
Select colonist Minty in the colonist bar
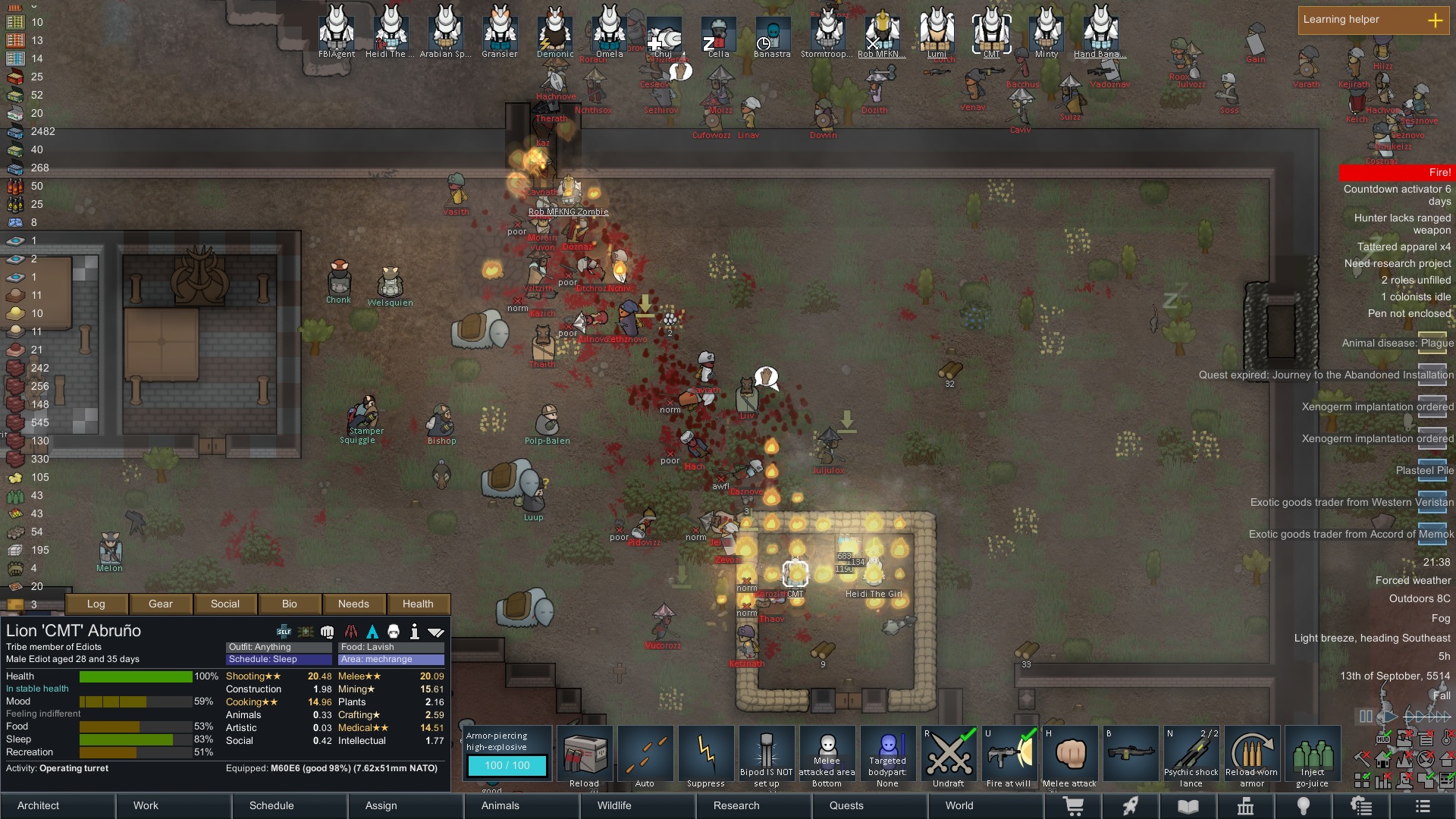(x=1046, y=32)
